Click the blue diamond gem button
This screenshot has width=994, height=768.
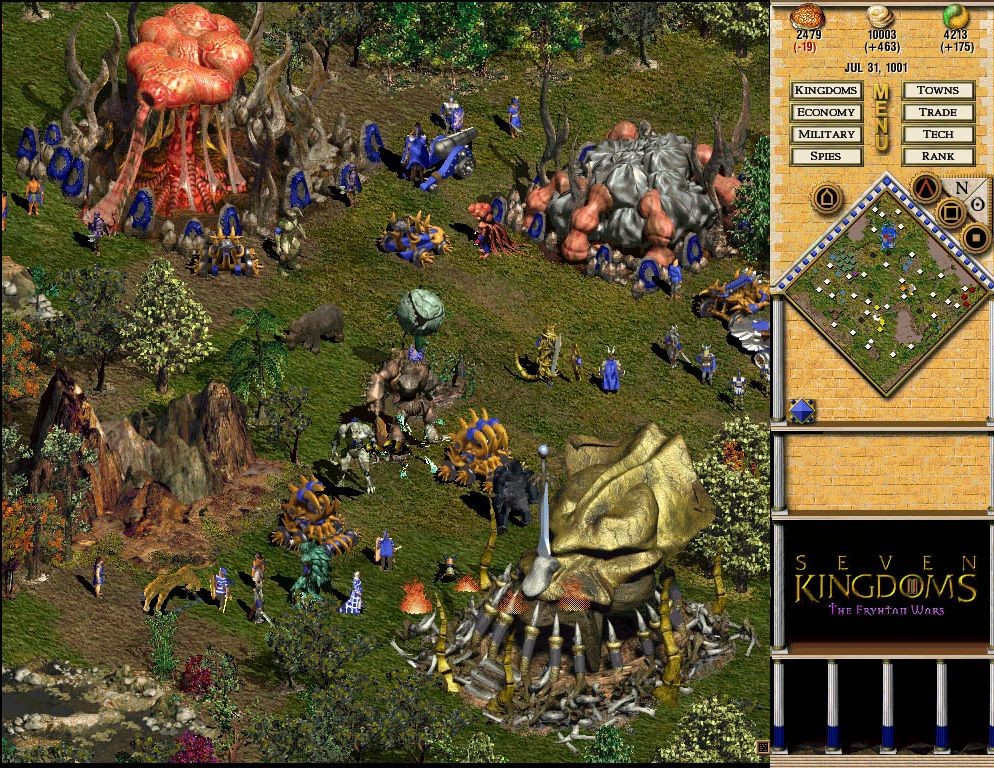click(x=802, y=410)
